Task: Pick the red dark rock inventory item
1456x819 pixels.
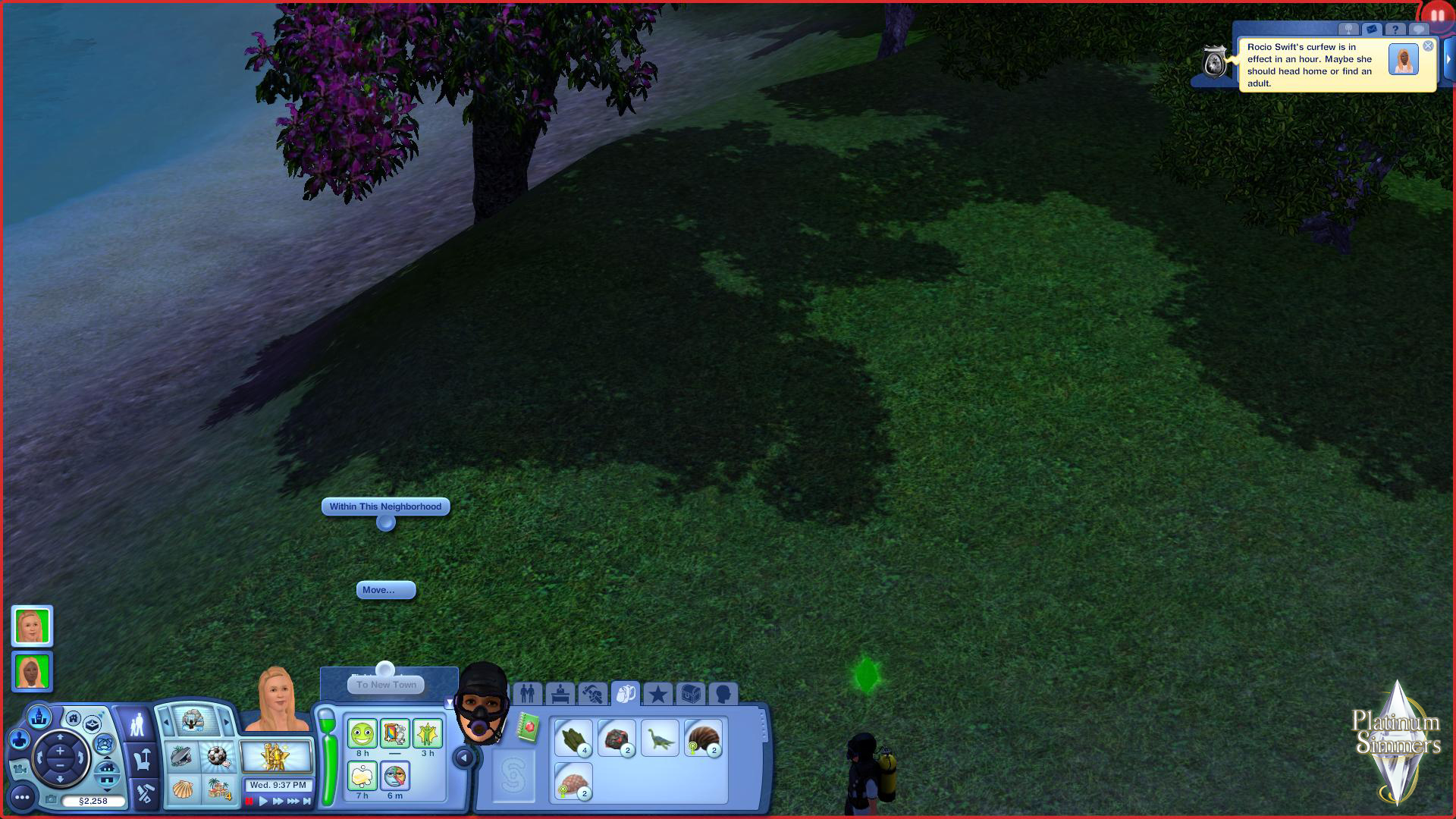Action: click(616, 739)
